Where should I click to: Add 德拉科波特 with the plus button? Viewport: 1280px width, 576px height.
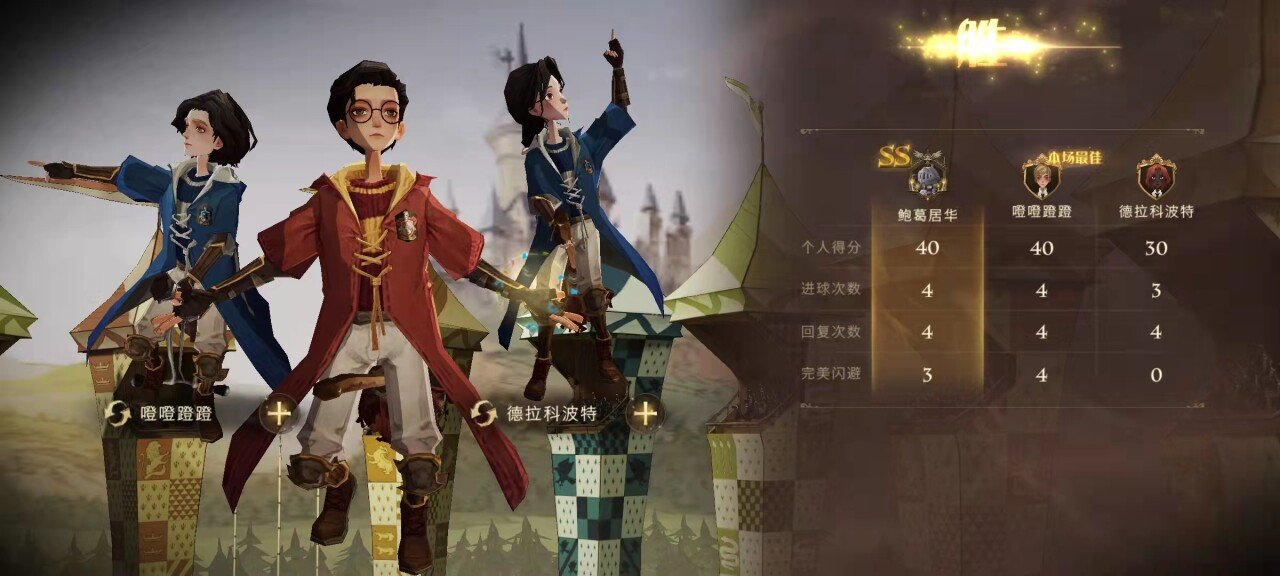click(x=645, y=412)
